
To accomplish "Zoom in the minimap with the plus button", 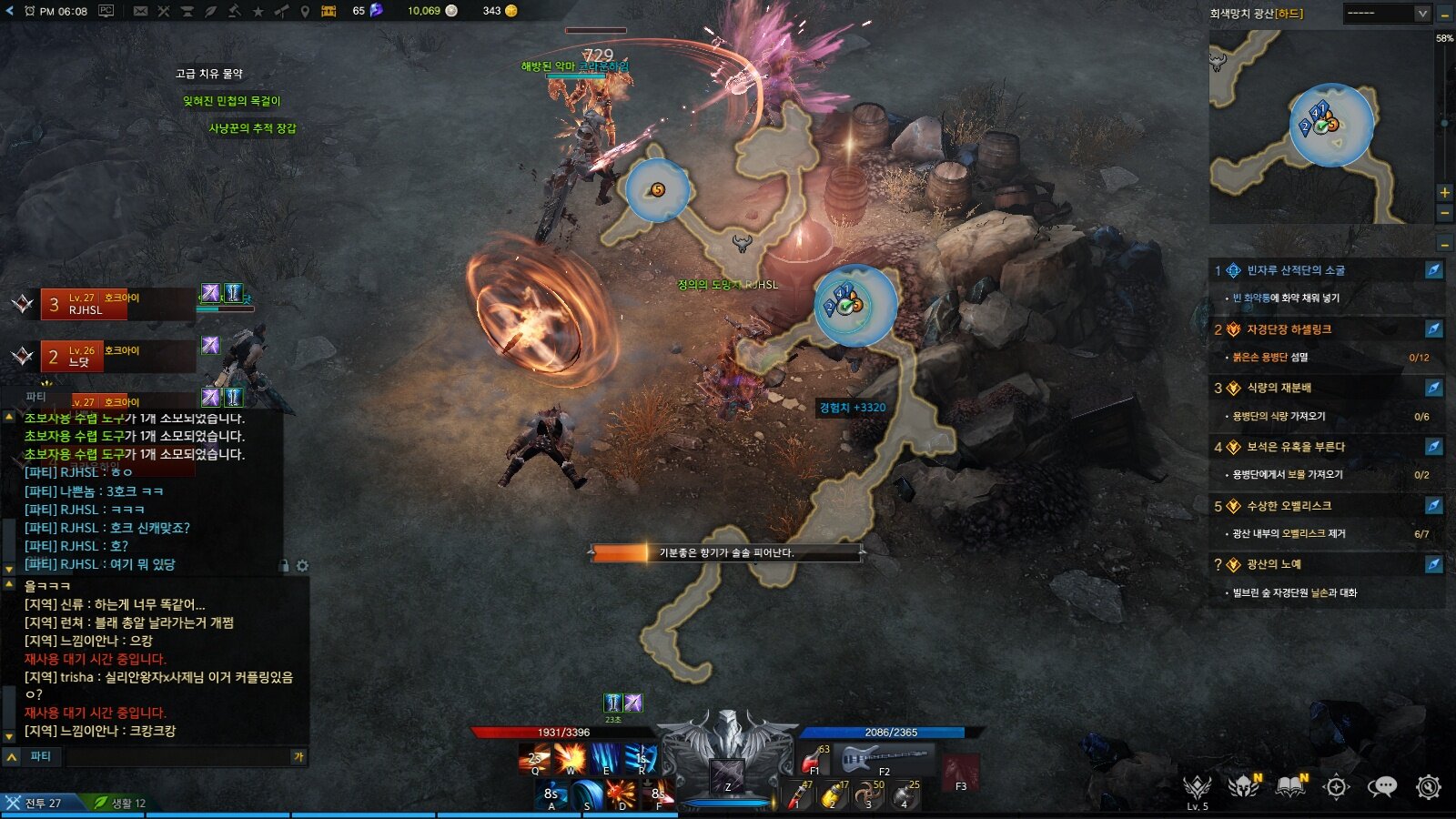I will 1444,192.
